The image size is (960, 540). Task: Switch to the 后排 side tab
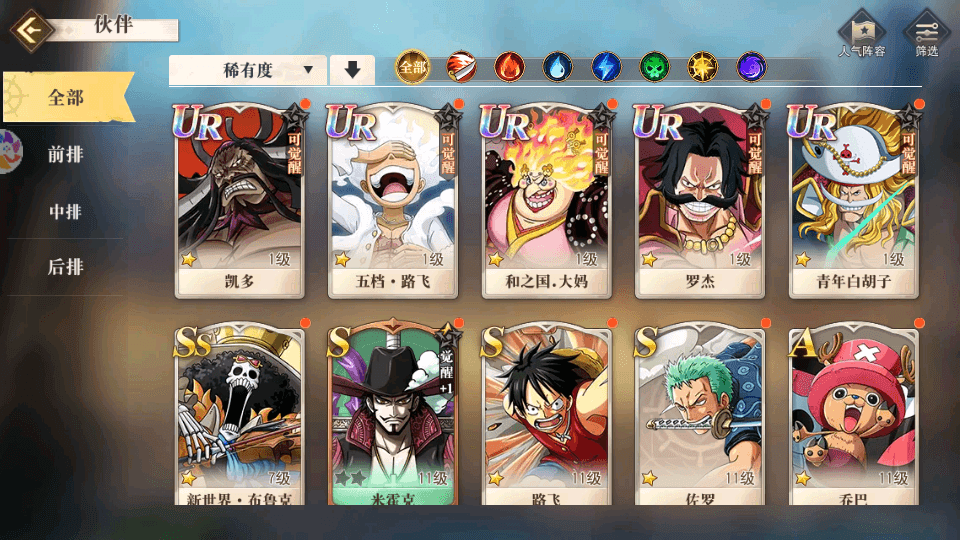coord(66,267)
